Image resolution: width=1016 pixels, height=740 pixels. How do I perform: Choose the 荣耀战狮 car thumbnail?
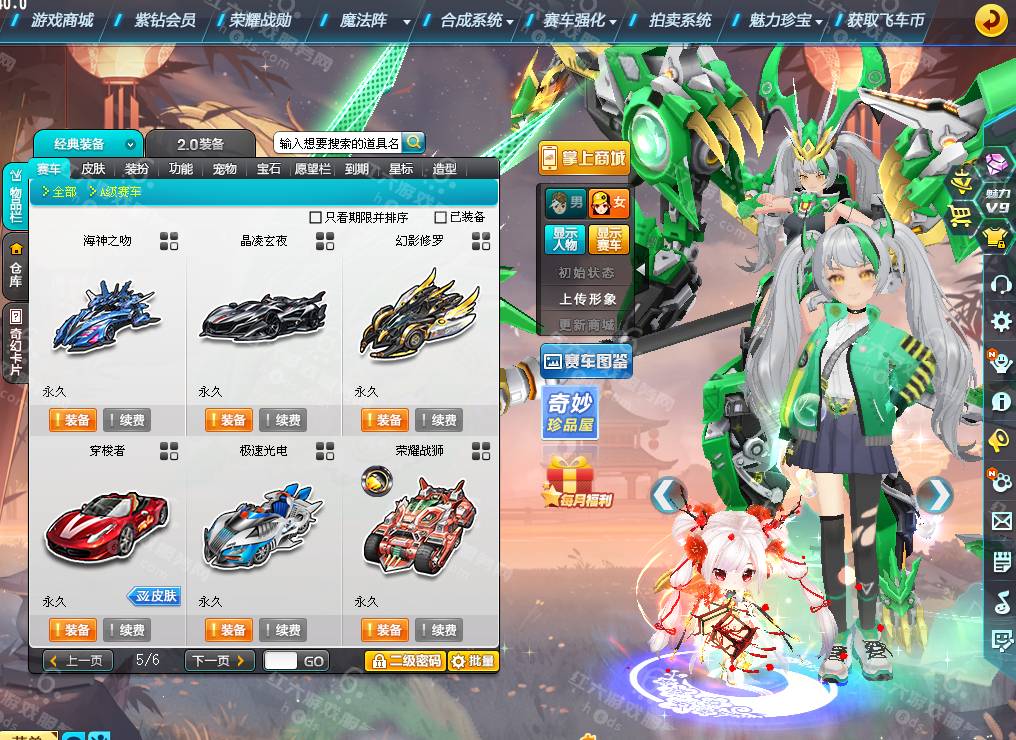(x=419, y=523)
